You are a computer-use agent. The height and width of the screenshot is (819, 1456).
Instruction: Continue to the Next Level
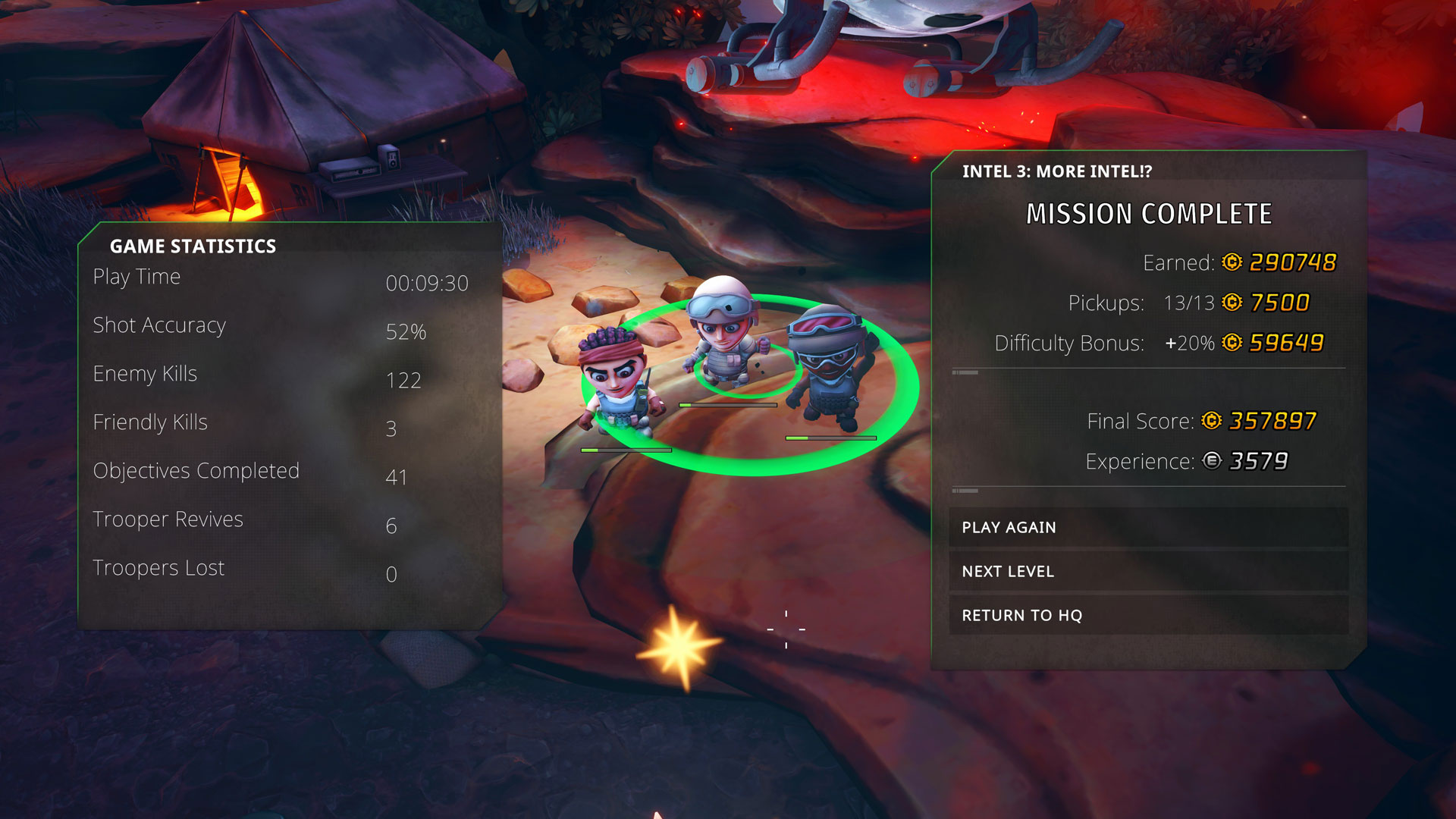1148,571
